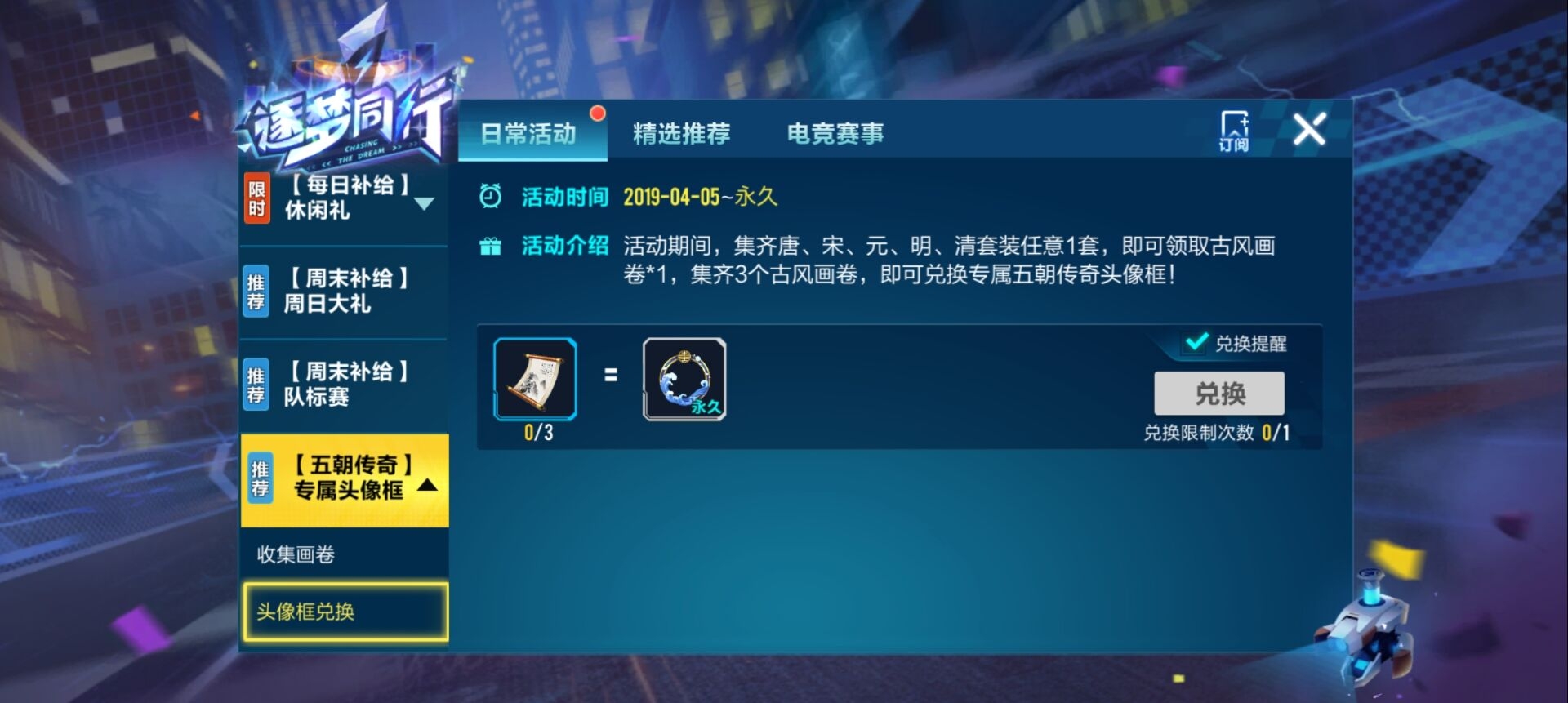The width and height of the screenshot is (1568, 703).
Task: Click the 推荐 badge next to 队标赛
Action: click(x=256, y=384)
